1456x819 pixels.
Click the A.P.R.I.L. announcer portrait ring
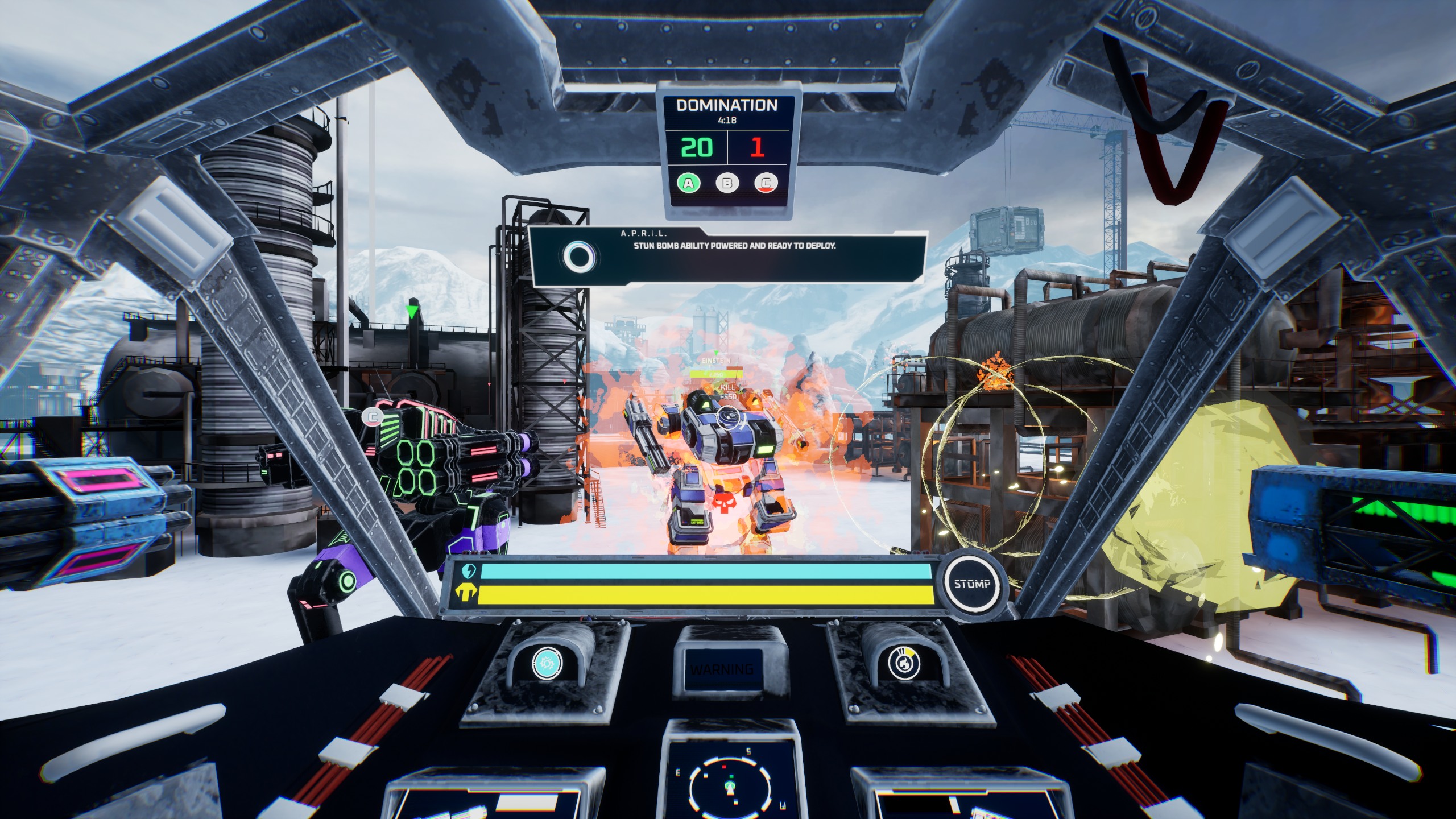[580, 258]
